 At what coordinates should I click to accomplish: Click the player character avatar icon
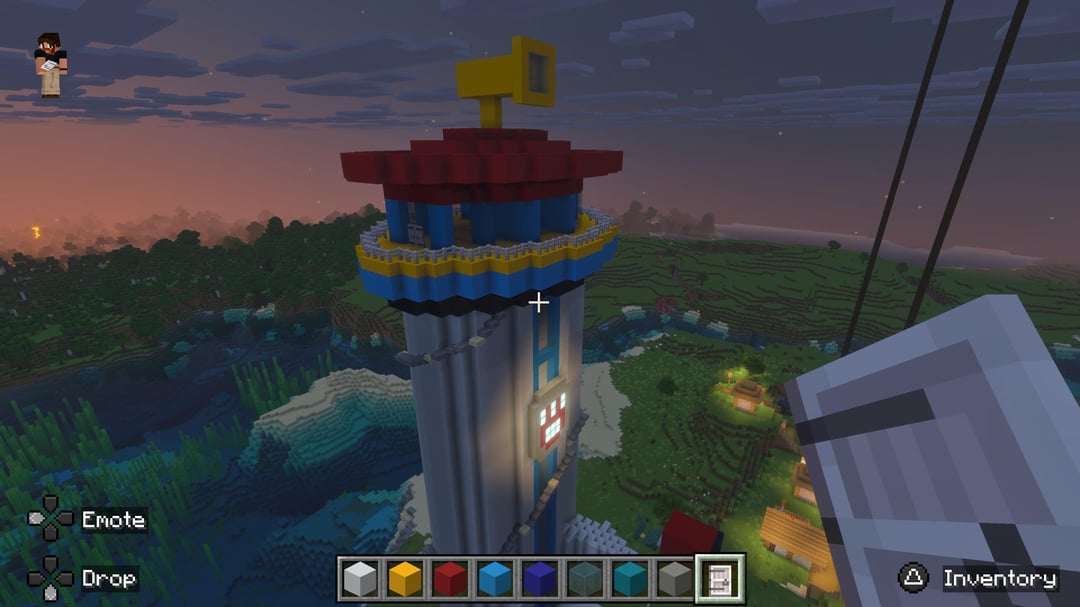pyautogui.click(x=50, y=65)
